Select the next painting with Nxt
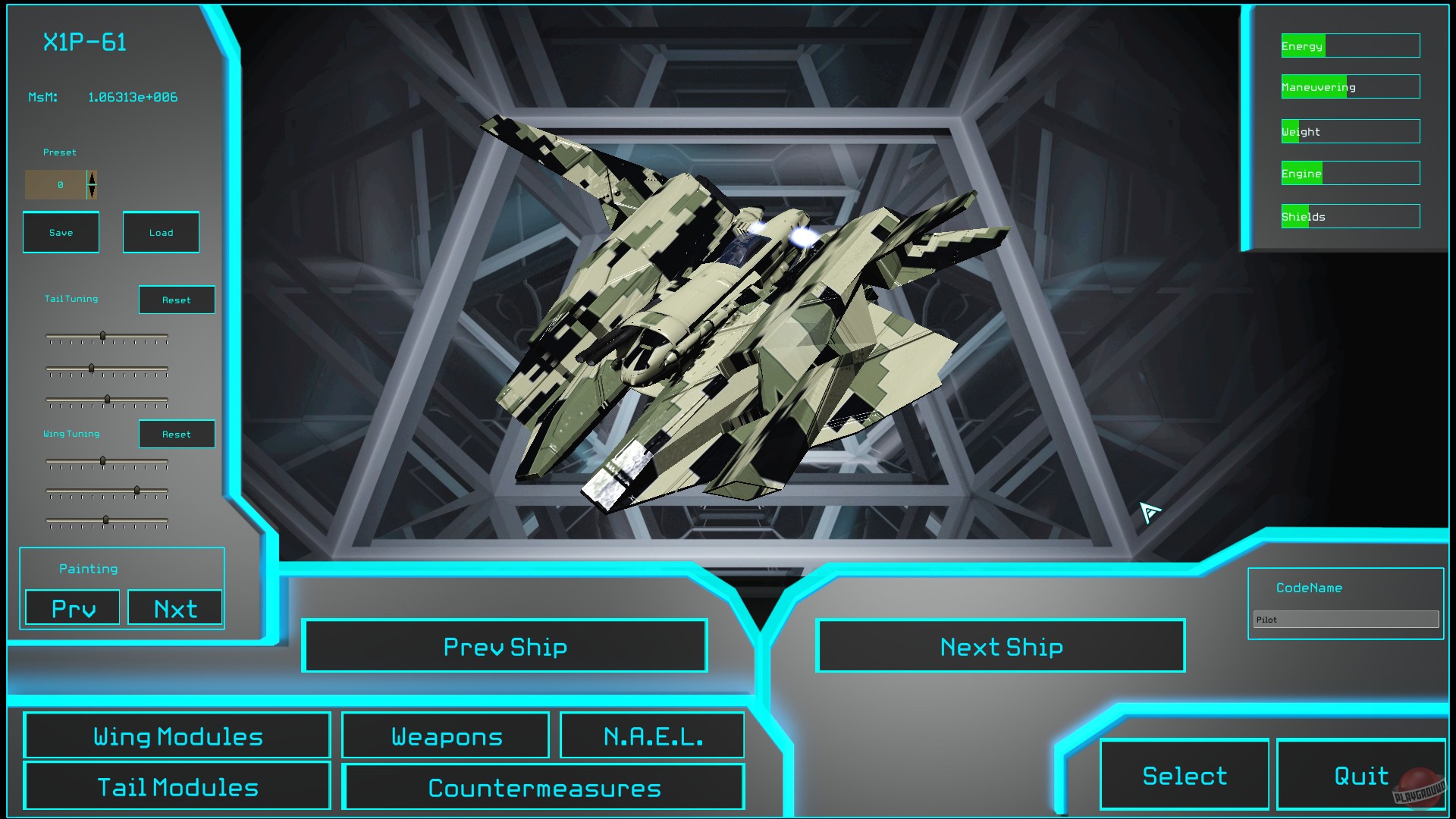The height and width of the screenshot is (819, 1456). click(175, 607)
